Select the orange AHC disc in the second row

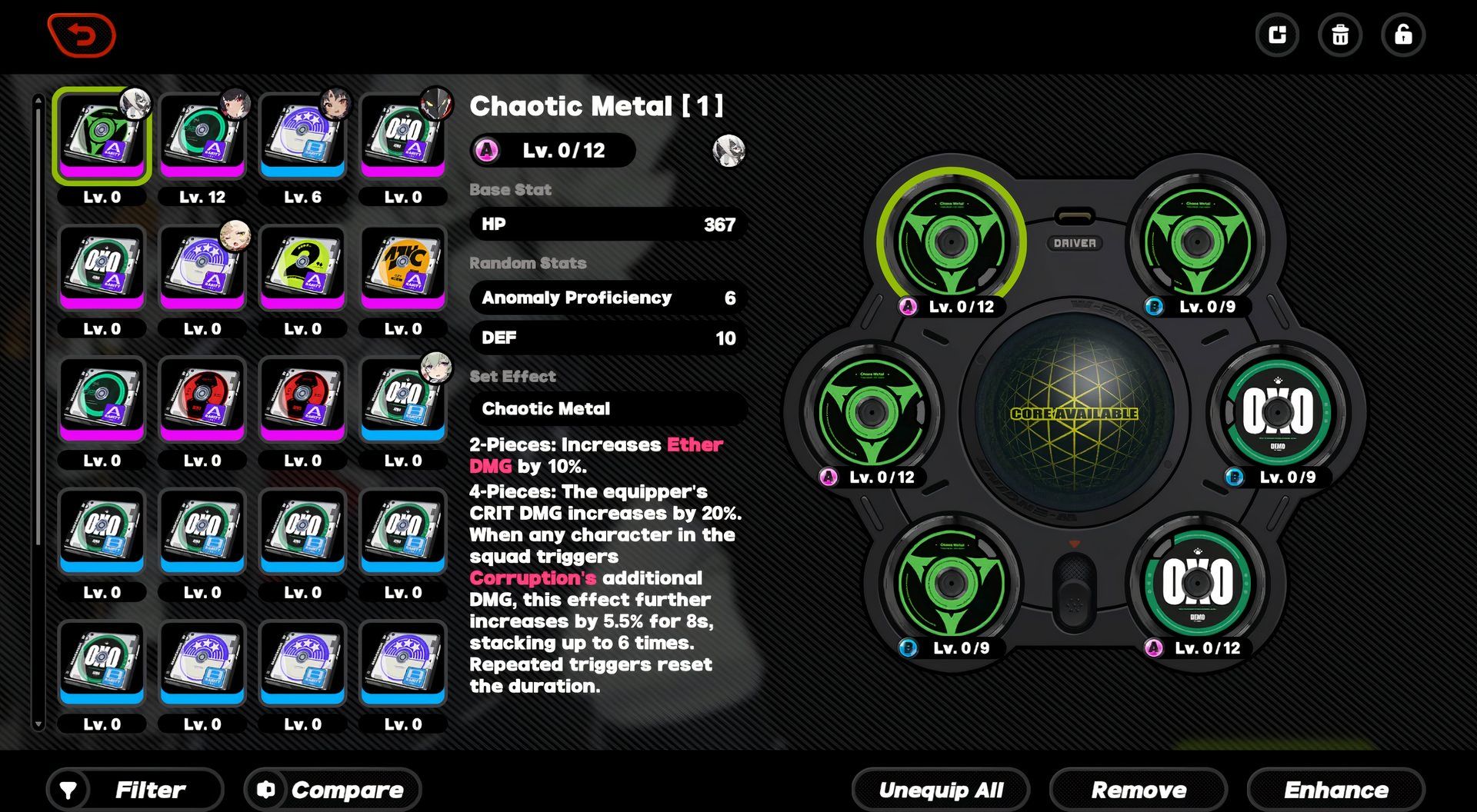(x=402, y=266)
